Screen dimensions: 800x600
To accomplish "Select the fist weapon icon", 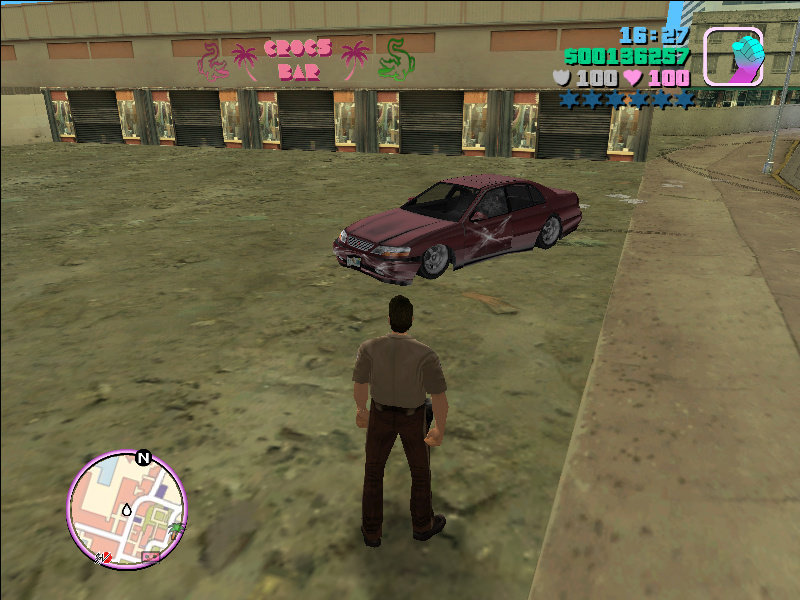I will click(734, 56).
